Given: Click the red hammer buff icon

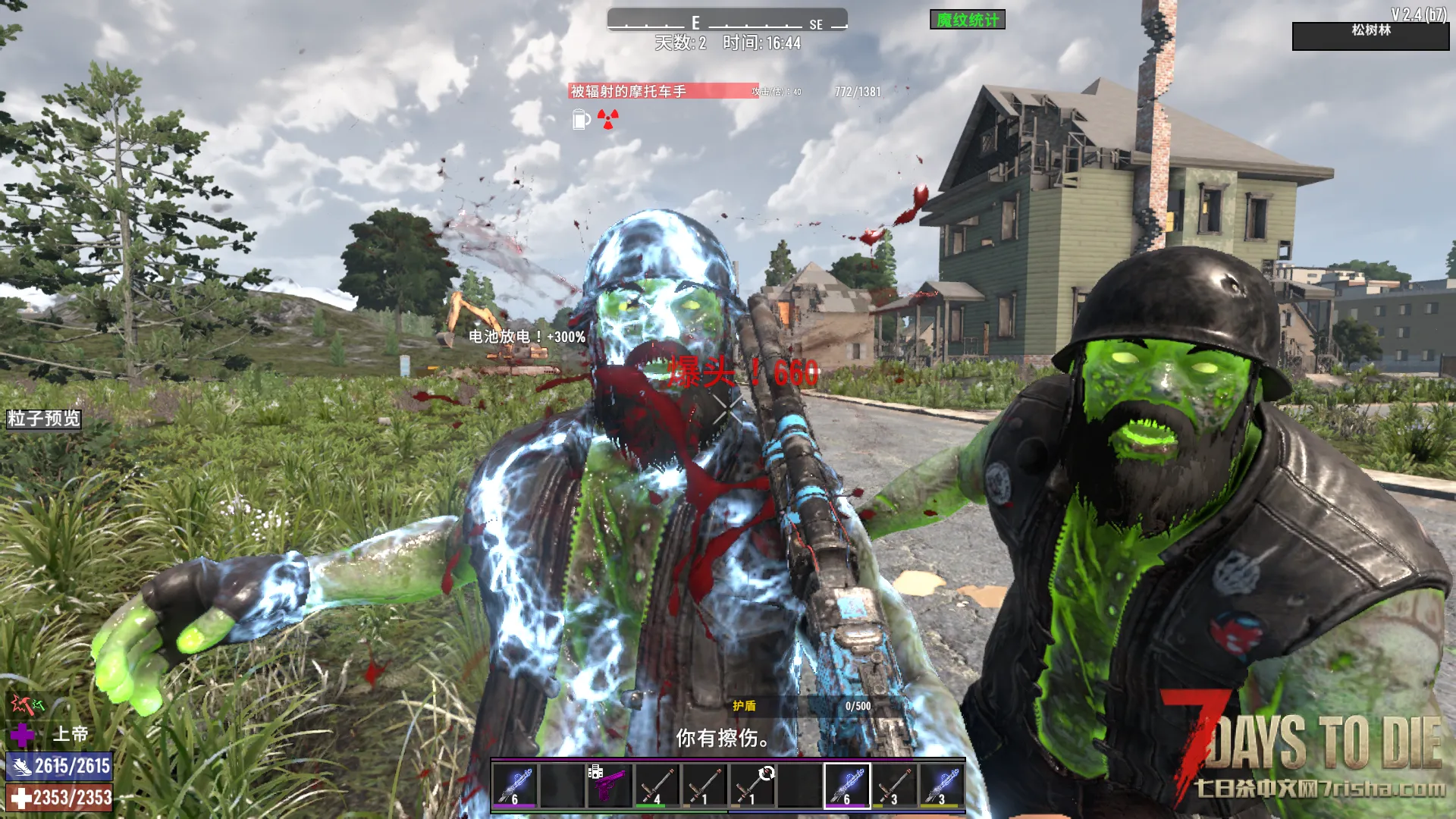Looking at the screenshot, I should [x=21, y=704].
